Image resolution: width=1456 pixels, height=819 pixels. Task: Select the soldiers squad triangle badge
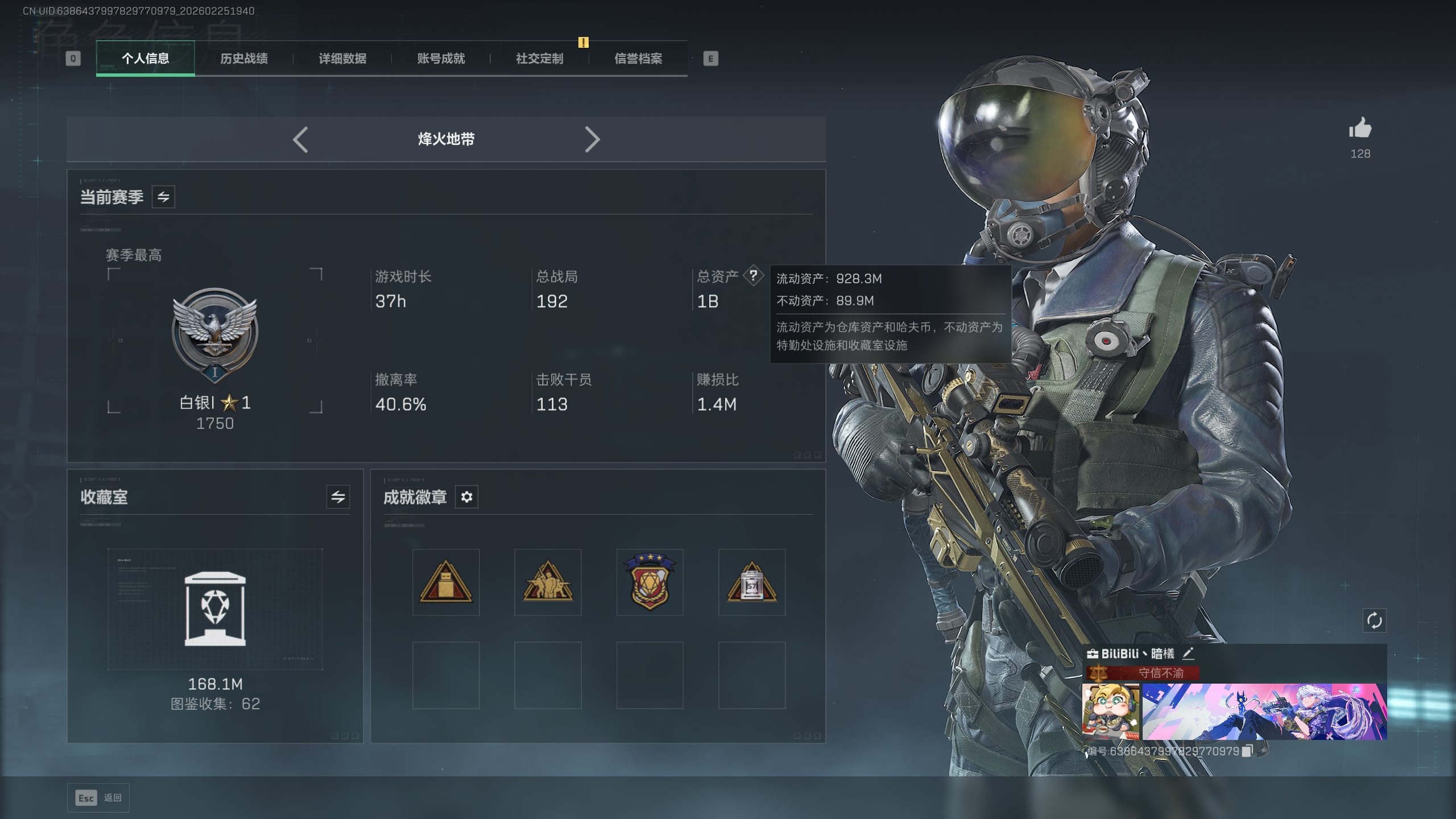tap(548, 582)
